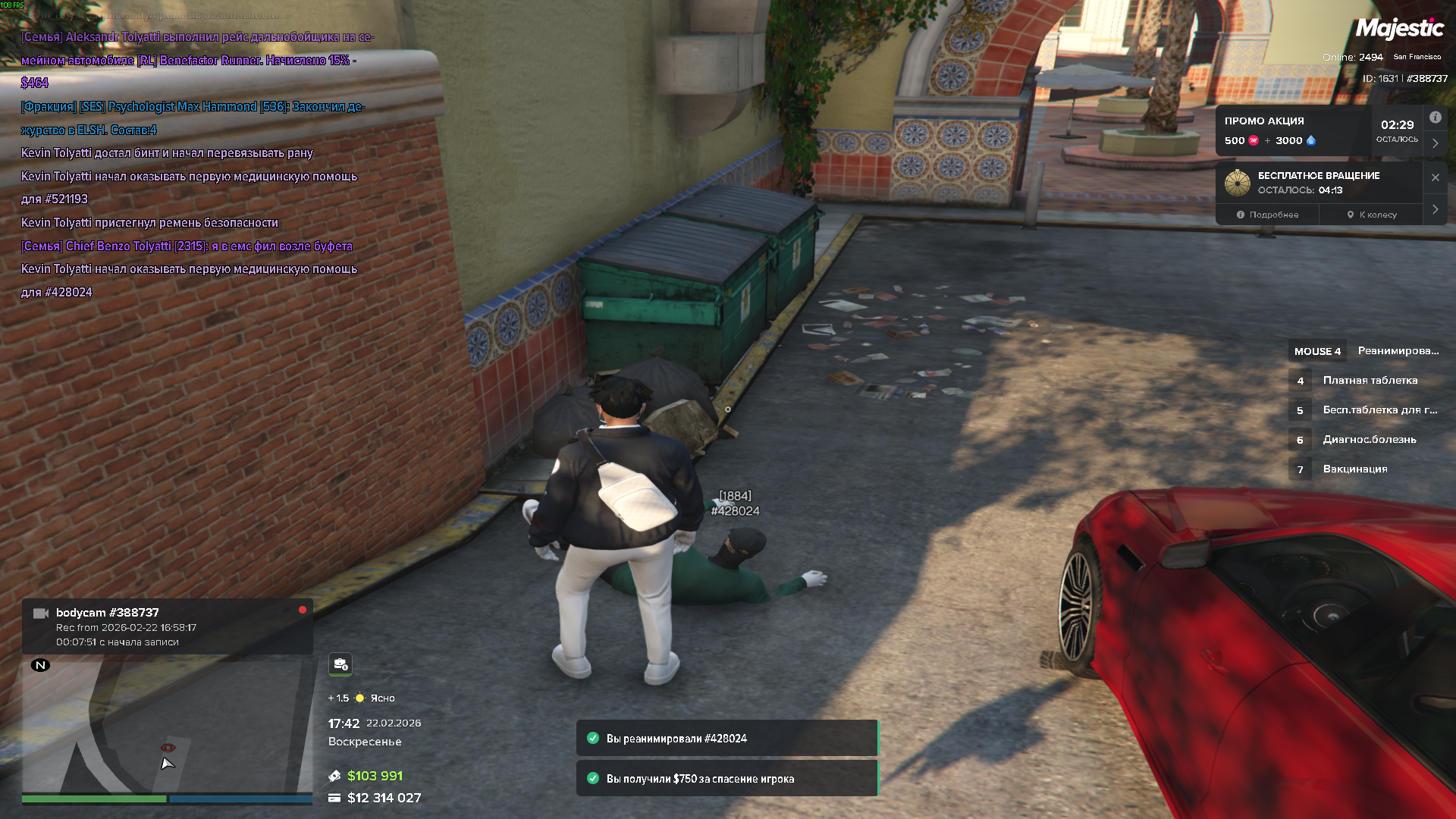
Task: Click the briefcase job icon above weather
Action: point(340,664)
